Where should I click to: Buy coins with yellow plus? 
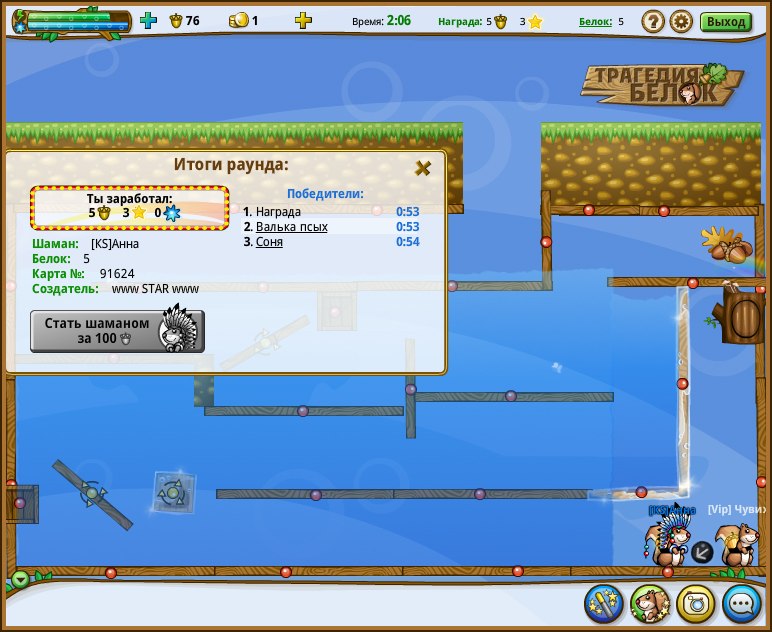coord(303,20)
